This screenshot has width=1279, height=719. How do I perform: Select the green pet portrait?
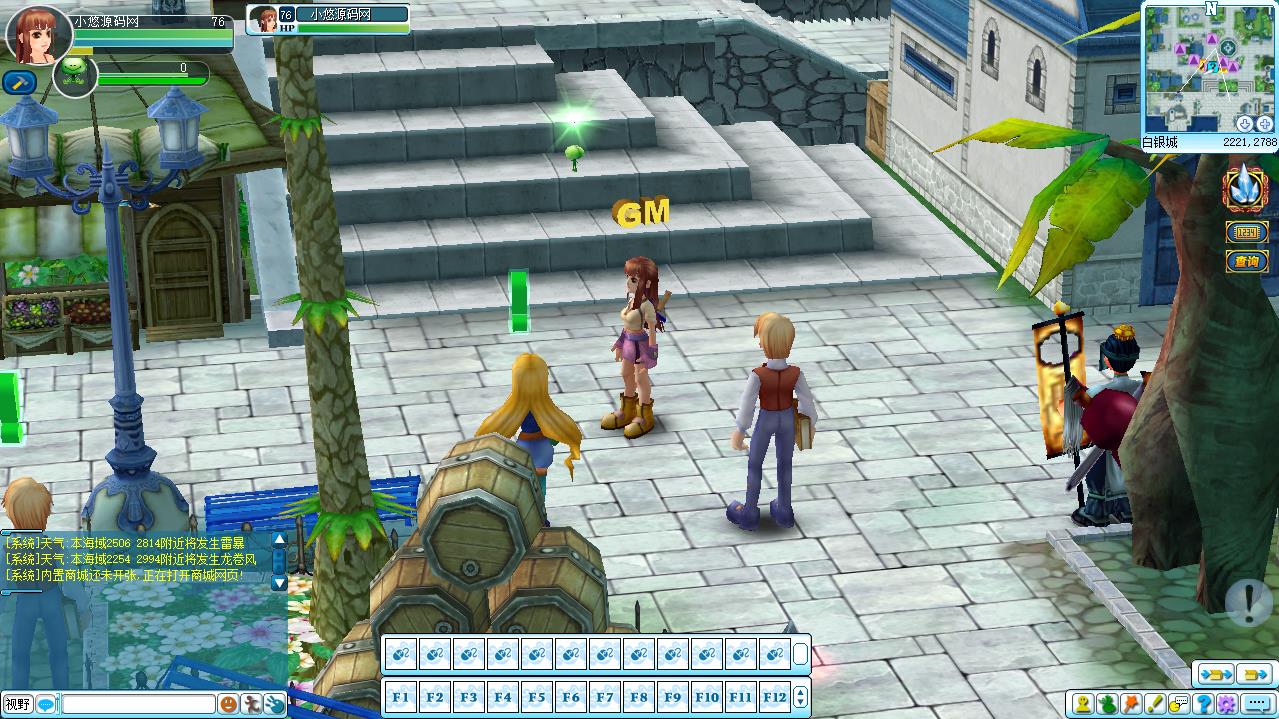point(74,75)
